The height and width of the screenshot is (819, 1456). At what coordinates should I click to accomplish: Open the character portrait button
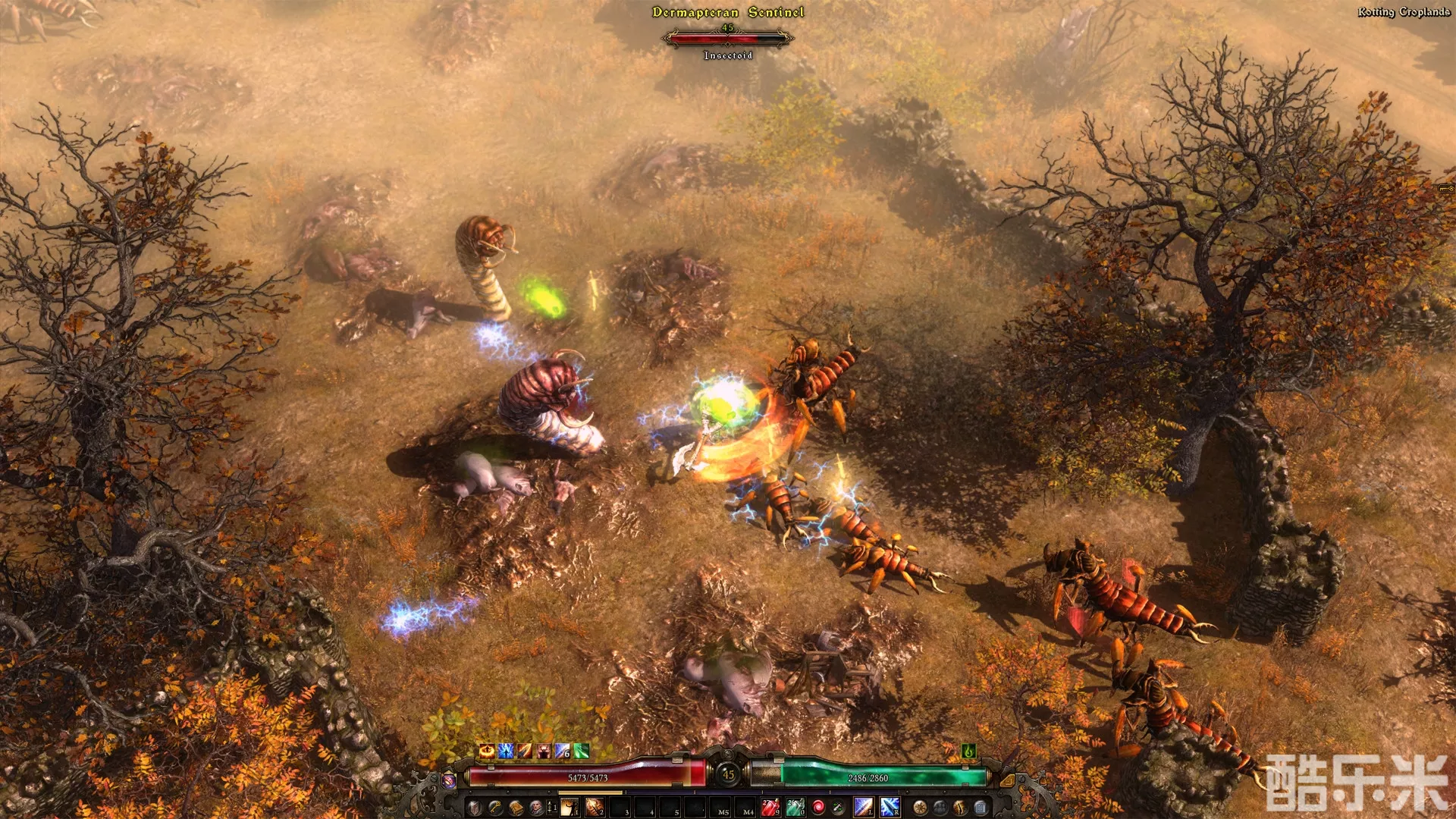point(536,808)
